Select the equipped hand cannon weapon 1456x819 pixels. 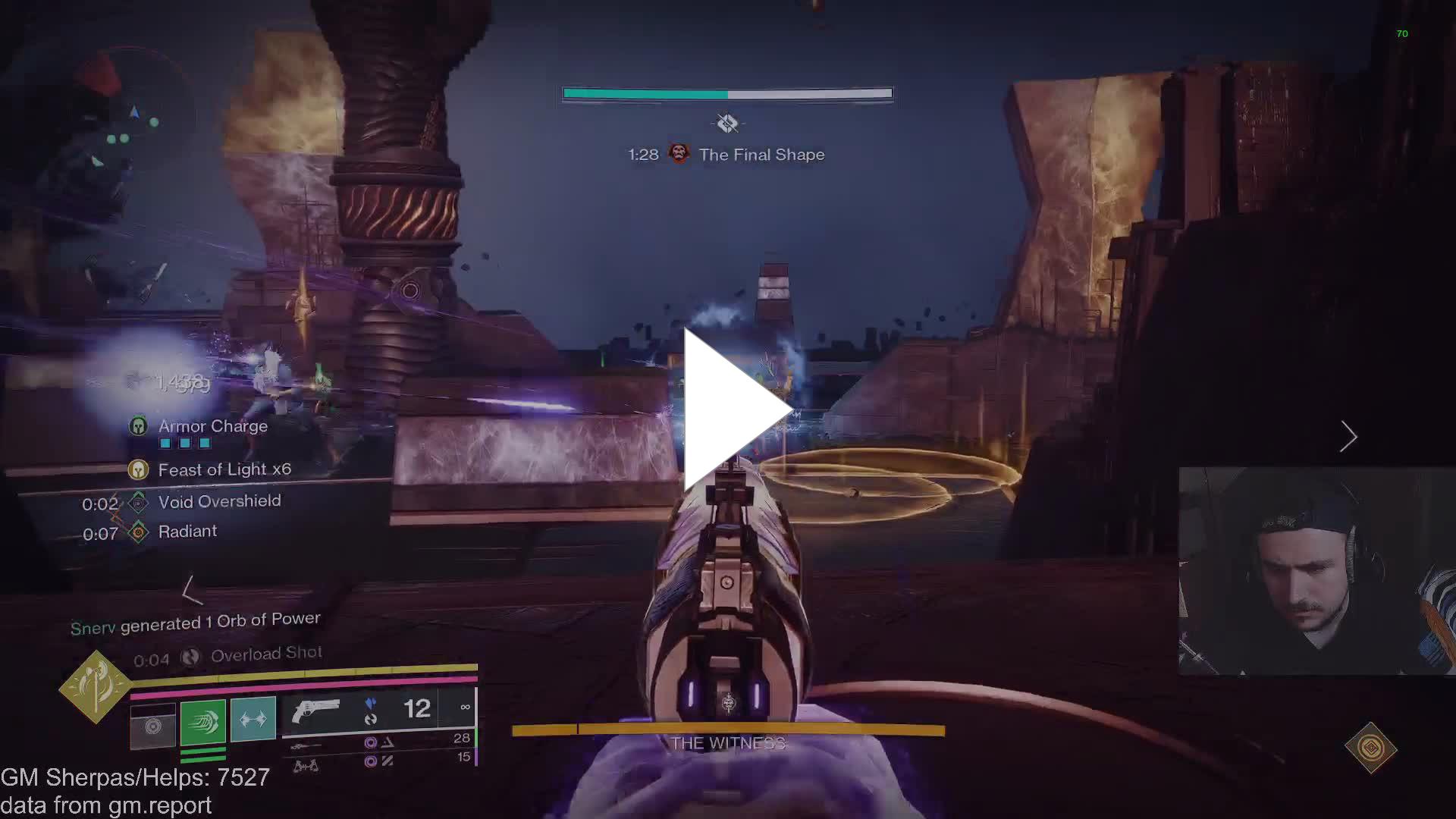pos(316,711)
